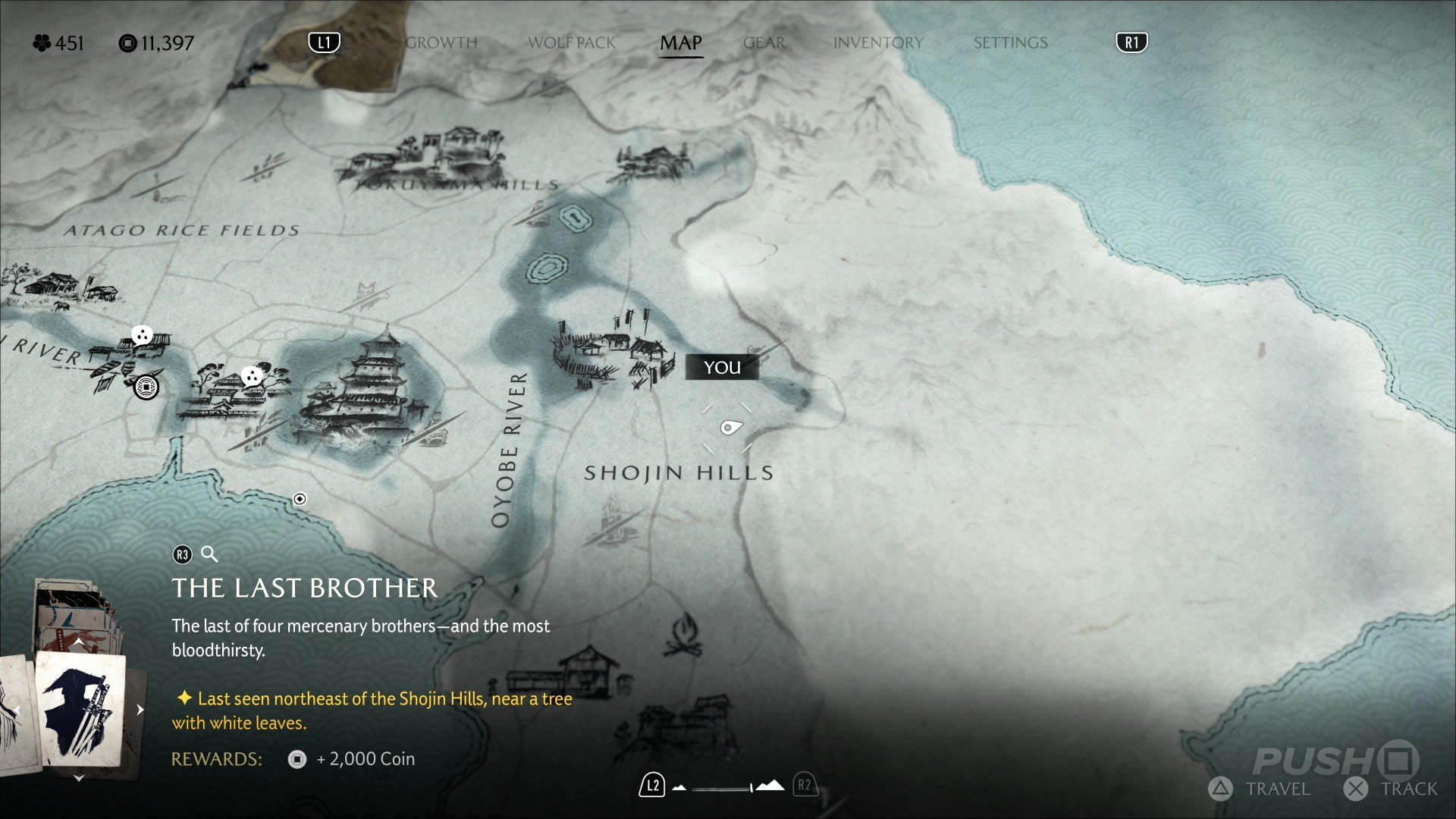Open the Wolf Pack tab

tap(571, 43)
